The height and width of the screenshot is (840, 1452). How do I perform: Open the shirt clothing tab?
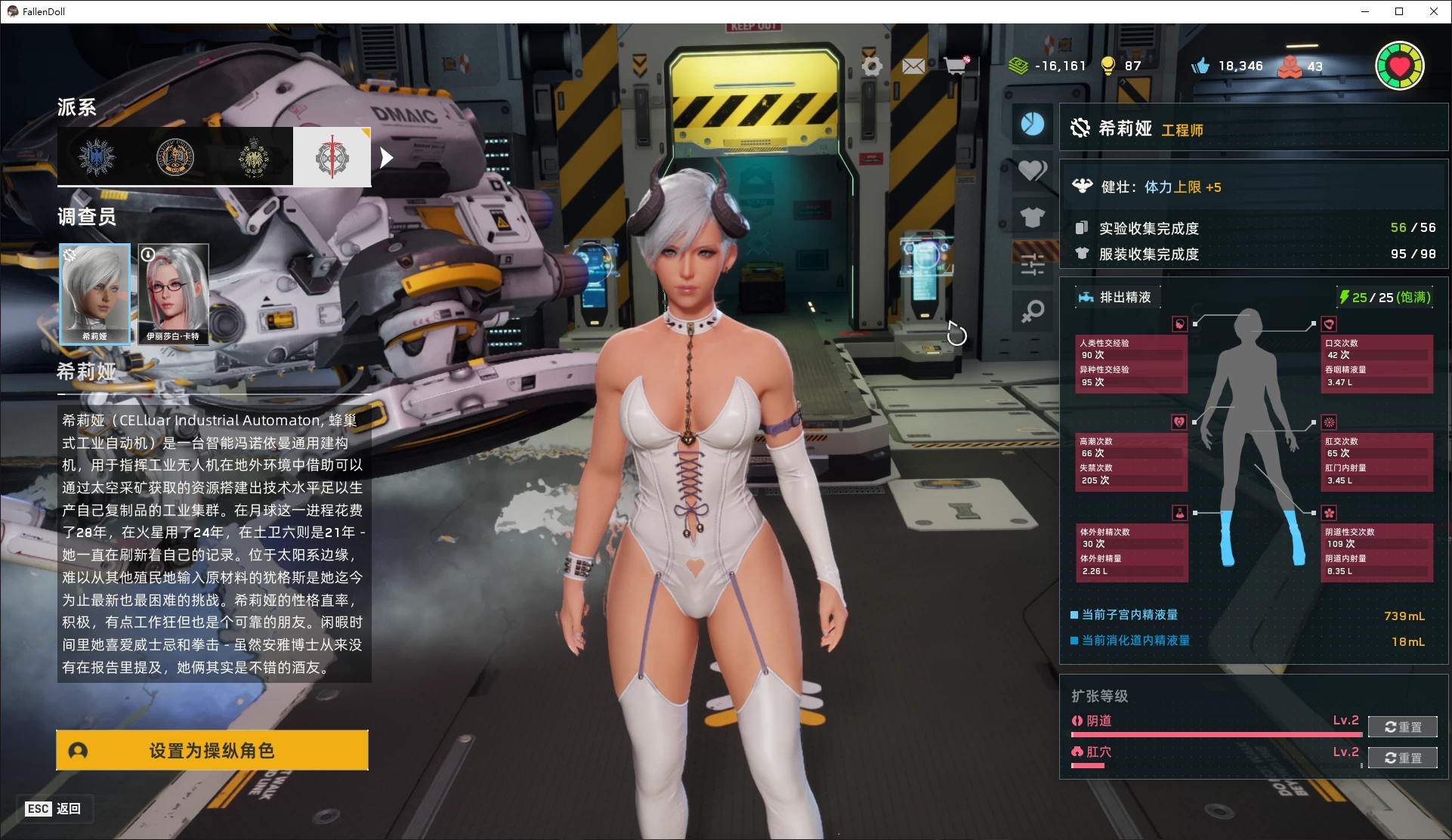pyautogui.click(x=1032, y=218)
